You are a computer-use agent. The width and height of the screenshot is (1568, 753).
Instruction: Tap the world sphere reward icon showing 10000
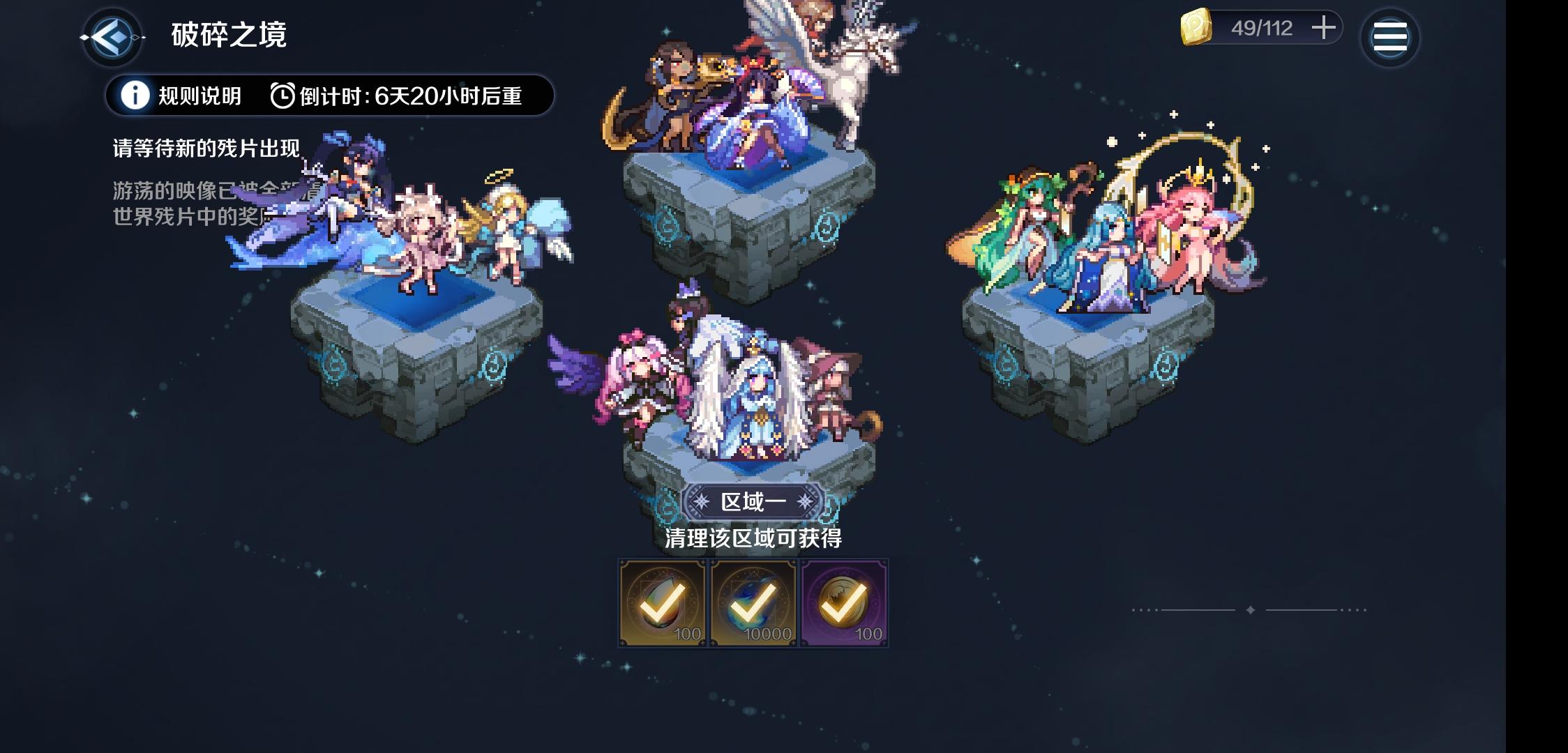[x=752, y=602]
